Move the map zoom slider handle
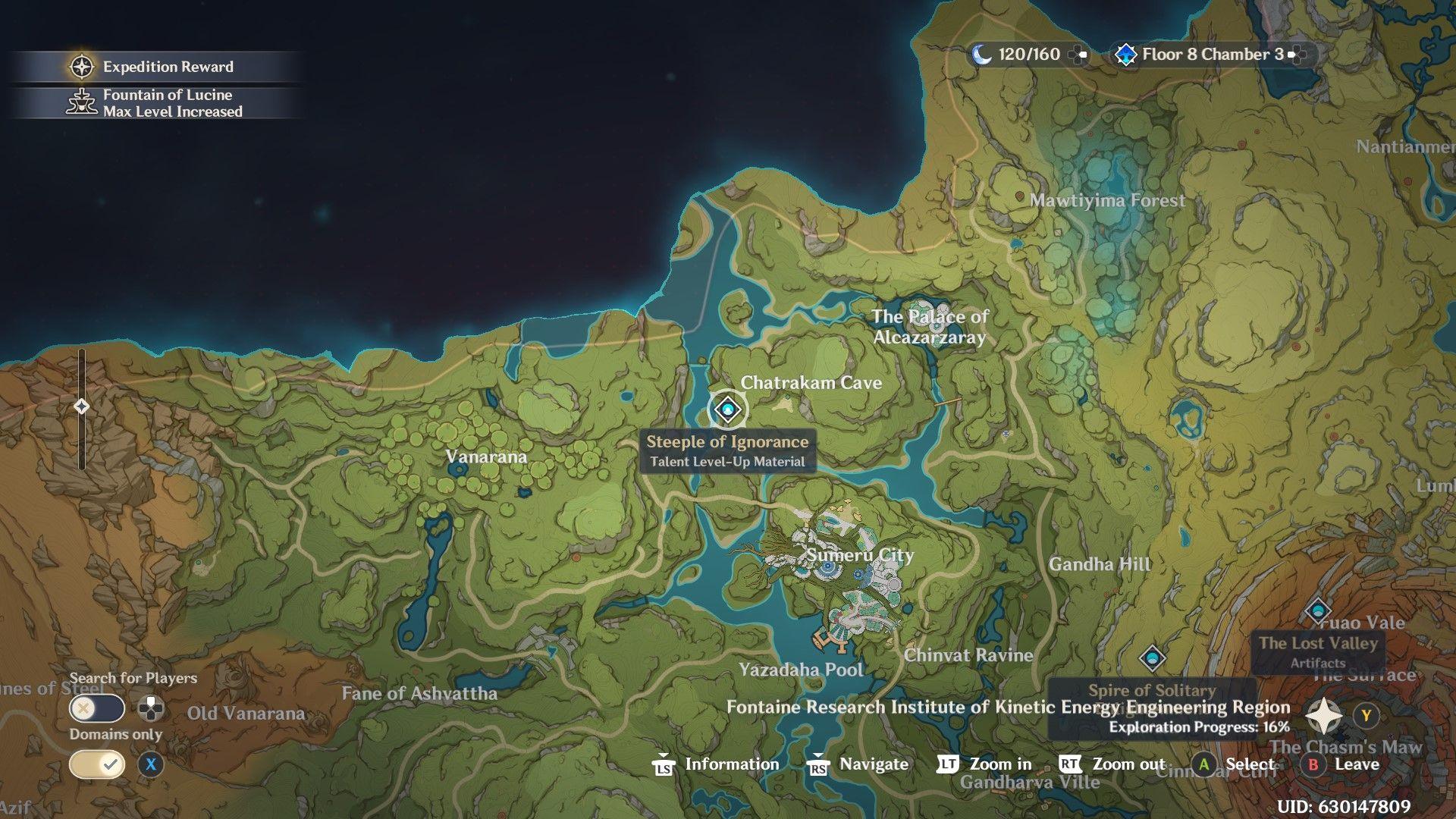1456x819 pixels. [x=81, y=407]
